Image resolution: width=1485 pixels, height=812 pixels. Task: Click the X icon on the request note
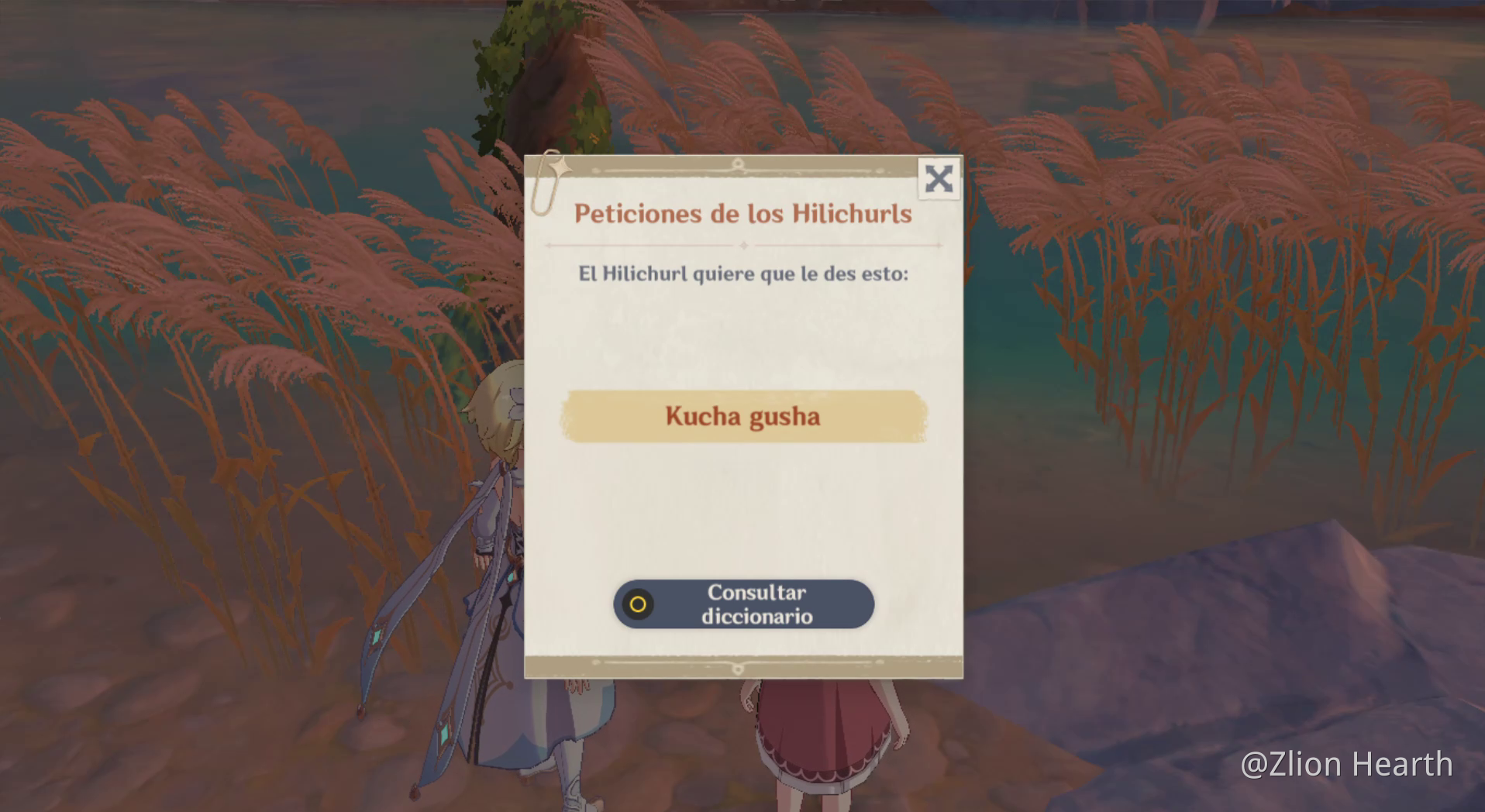(x=937, y=178)
